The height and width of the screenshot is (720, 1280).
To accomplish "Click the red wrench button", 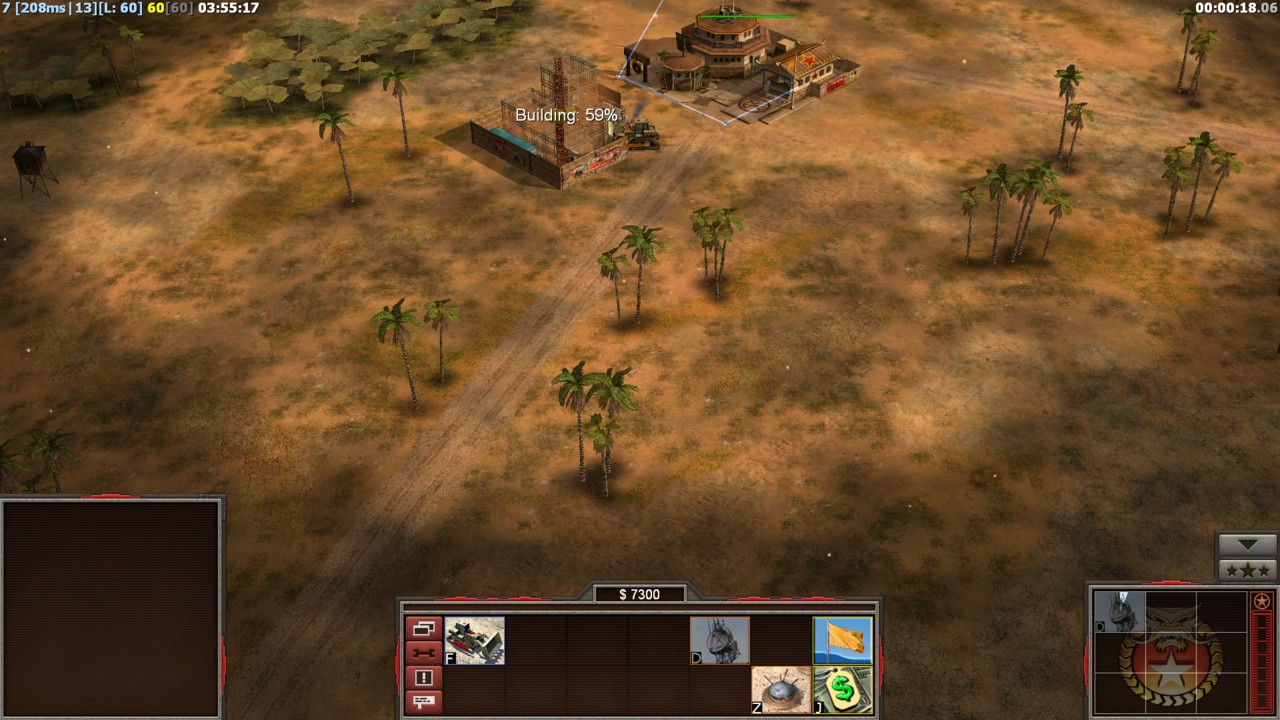I will [x=423, y=653].
